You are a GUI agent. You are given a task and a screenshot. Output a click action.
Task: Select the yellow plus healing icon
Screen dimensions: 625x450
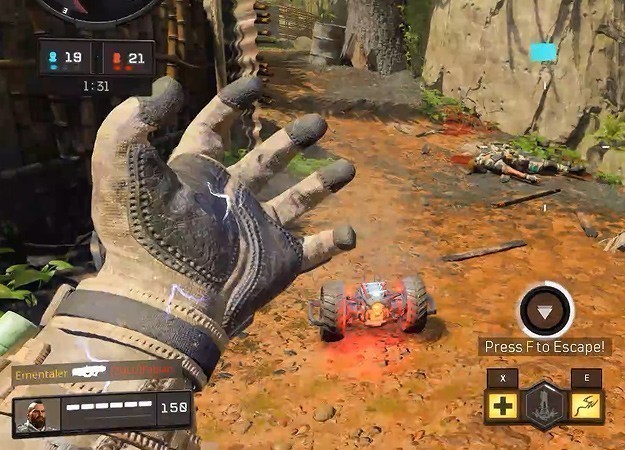click(501, 405)
